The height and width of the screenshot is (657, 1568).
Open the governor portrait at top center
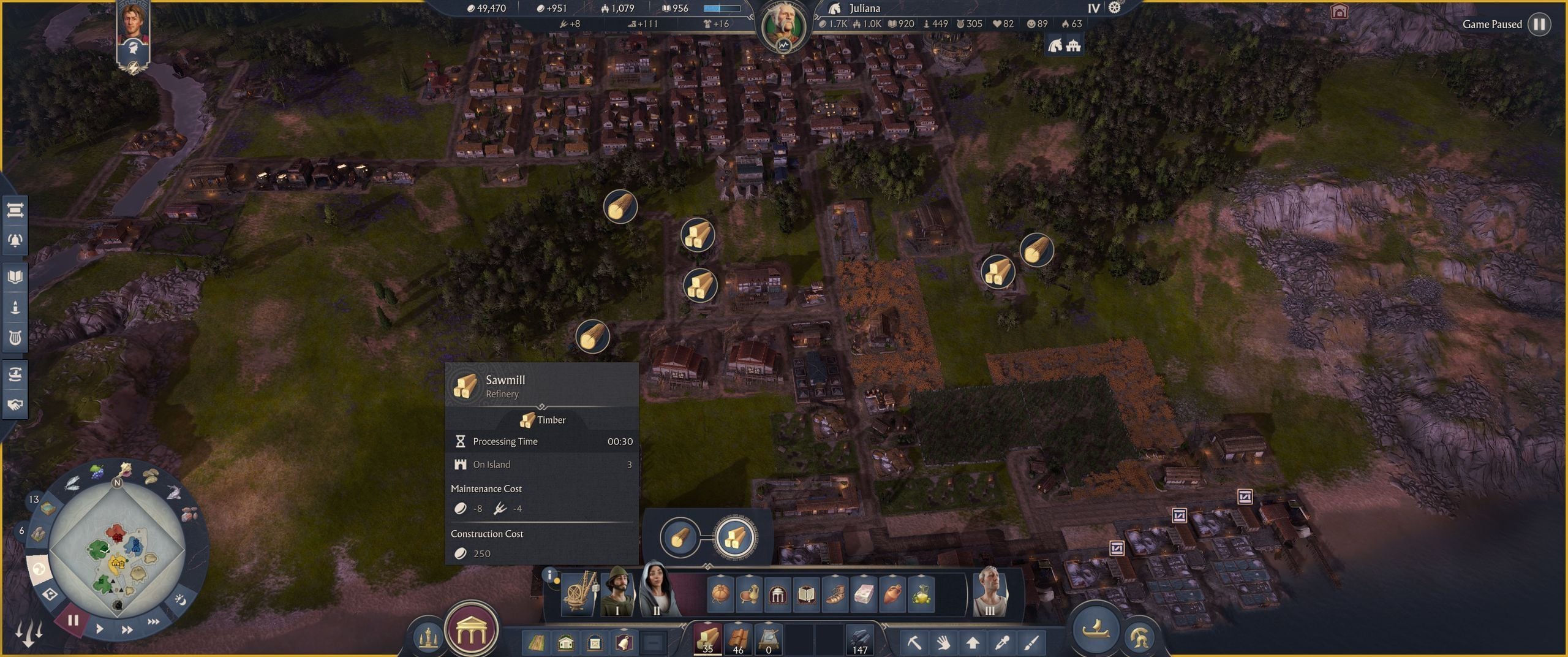coord(784,26)
